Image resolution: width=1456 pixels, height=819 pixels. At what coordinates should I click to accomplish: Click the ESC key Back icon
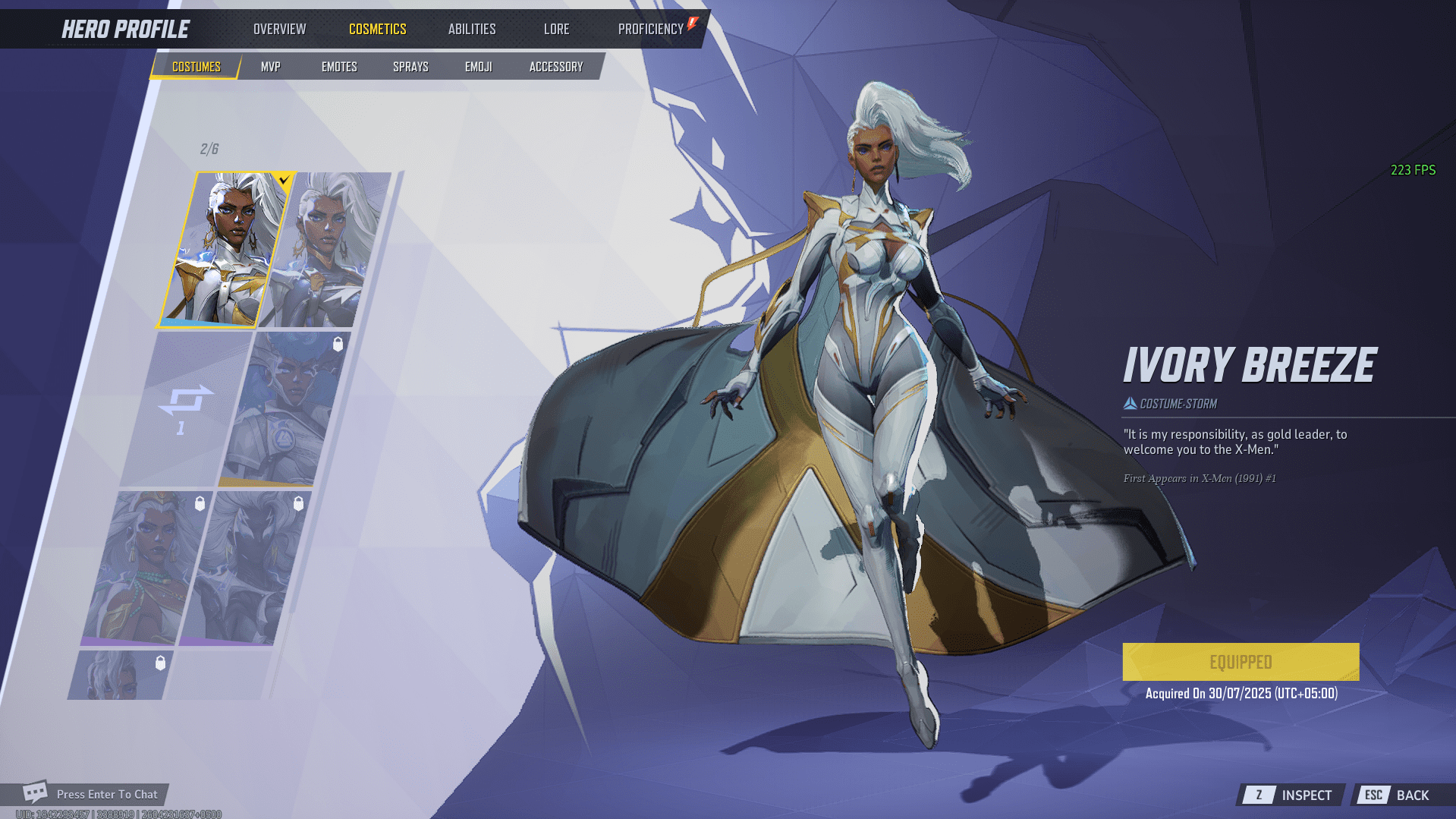tap(1374, 795)
